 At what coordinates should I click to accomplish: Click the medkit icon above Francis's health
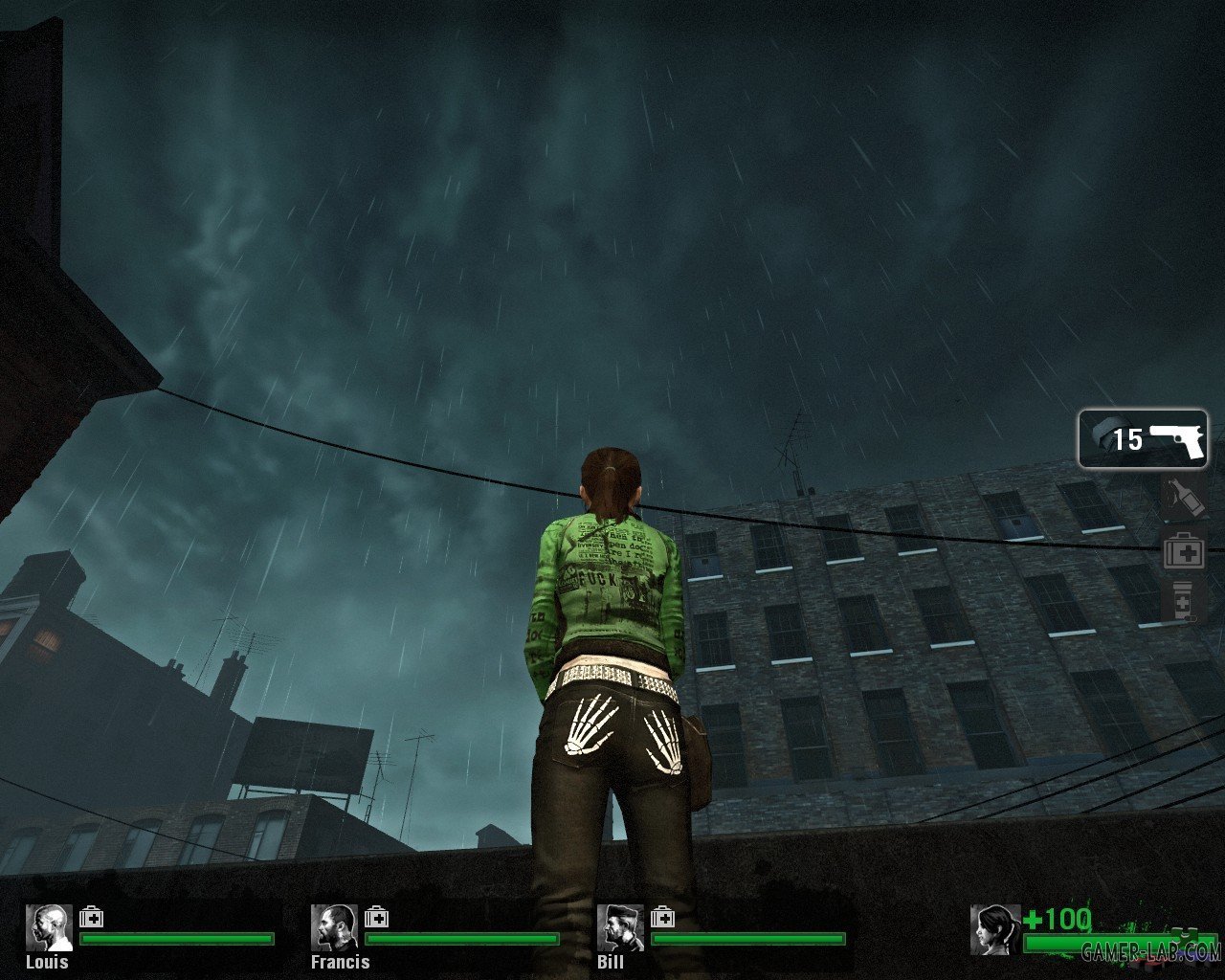tap(376, 918)
